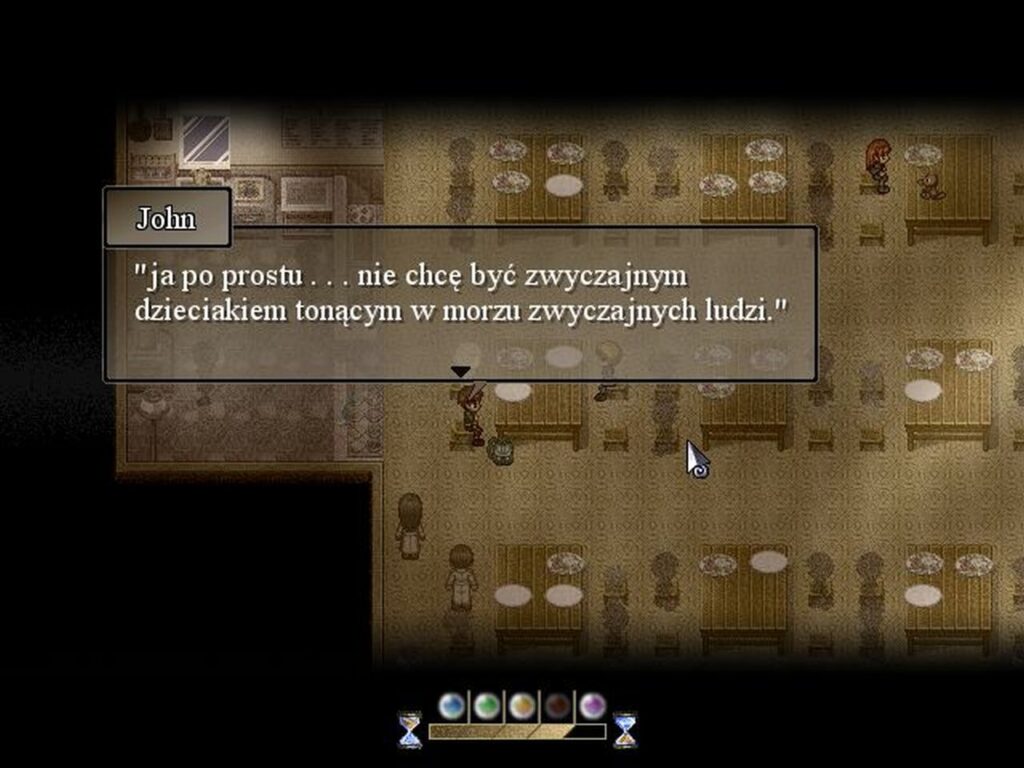Select the green memory orb

pos(487,706)
